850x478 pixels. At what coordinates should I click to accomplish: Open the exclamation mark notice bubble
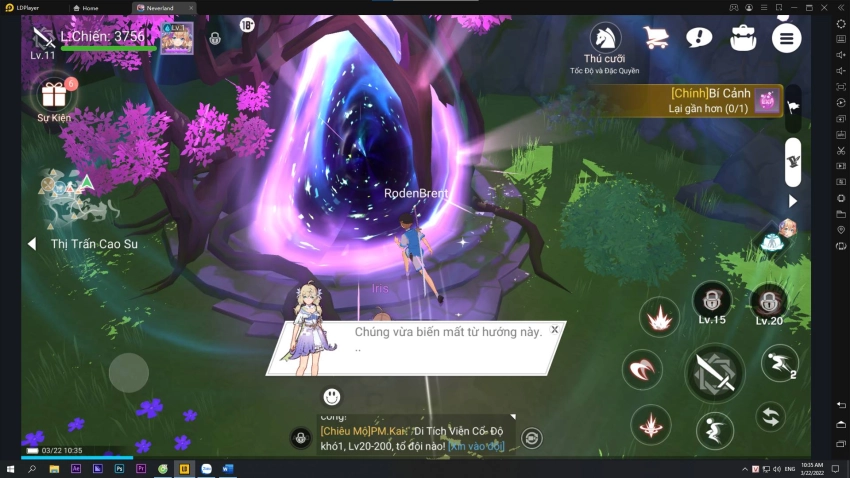click(x=699, y=38)
